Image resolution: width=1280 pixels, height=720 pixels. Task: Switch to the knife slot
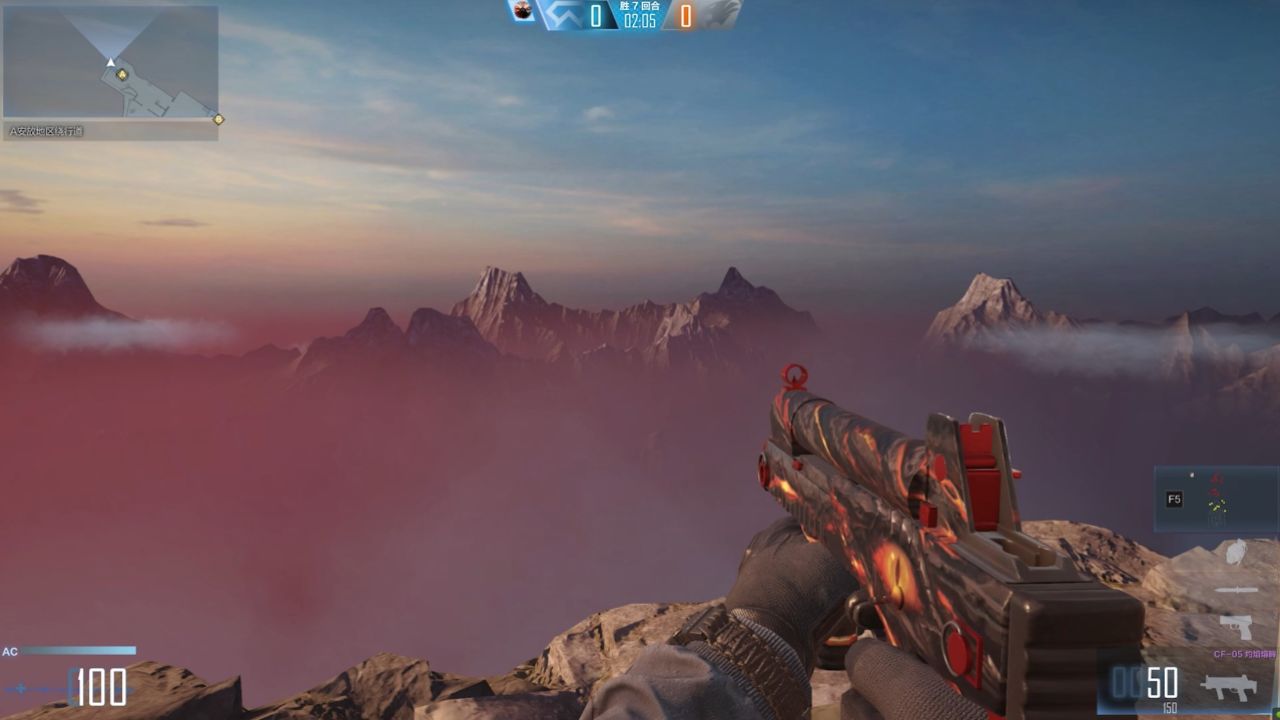point(1236,590)
